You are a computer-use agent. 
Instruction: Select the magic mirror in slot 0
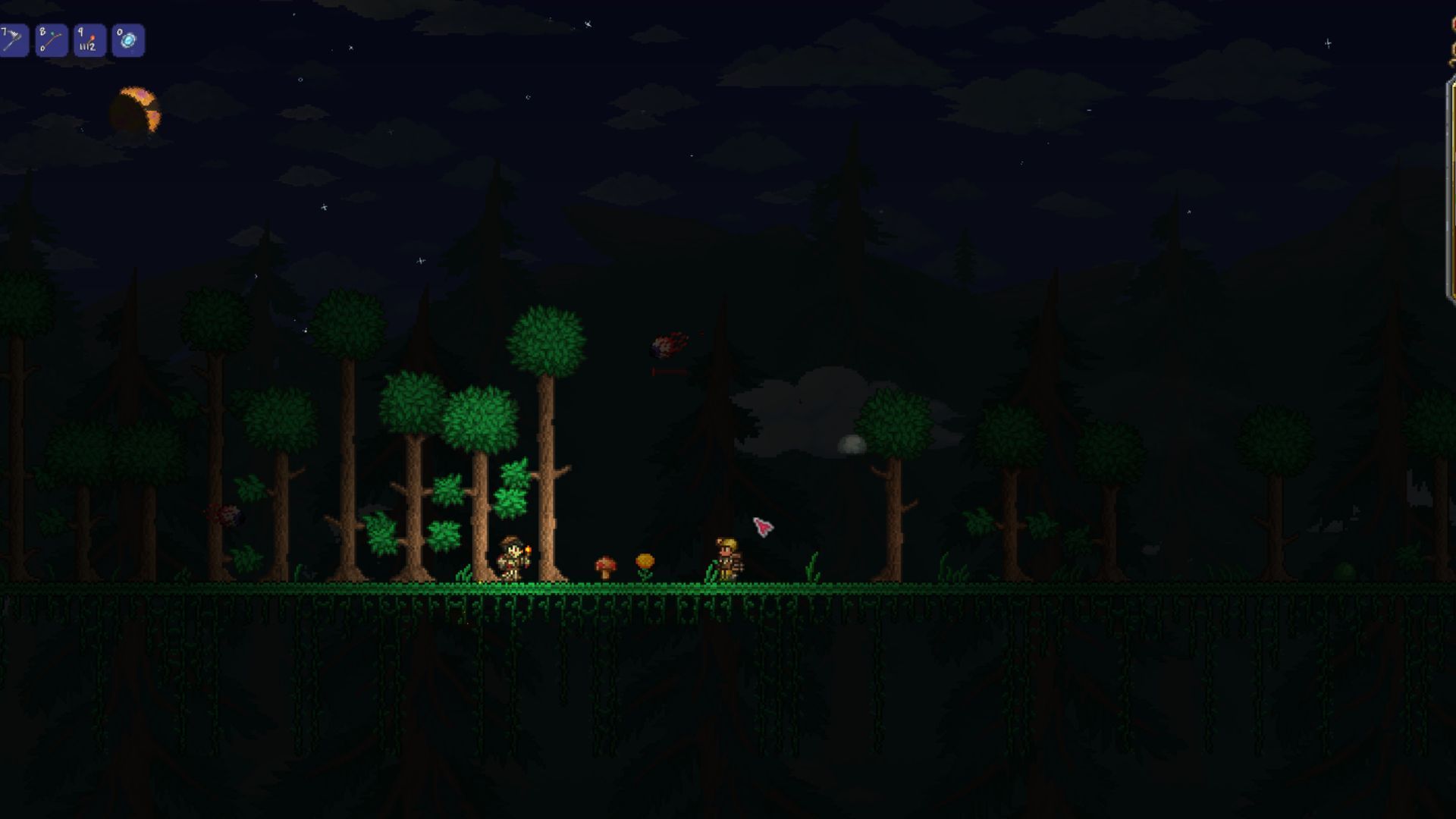coord(128,41)
